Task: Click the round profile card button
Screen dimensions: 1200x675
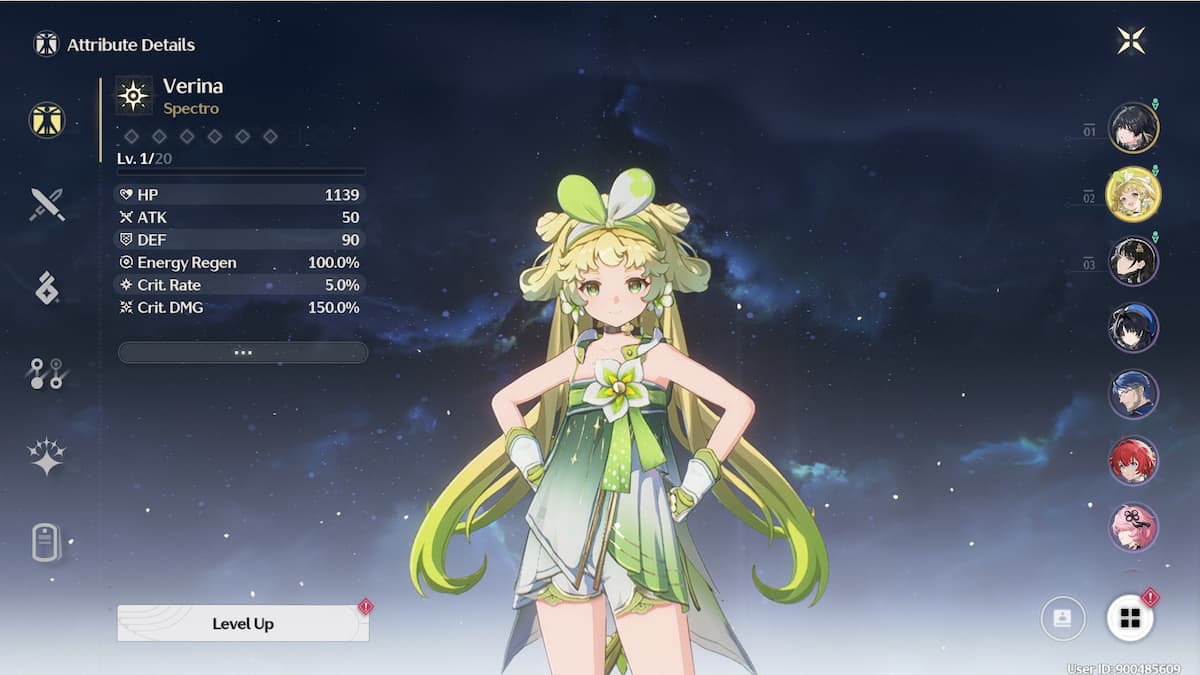Action: tap(1062, 619)
